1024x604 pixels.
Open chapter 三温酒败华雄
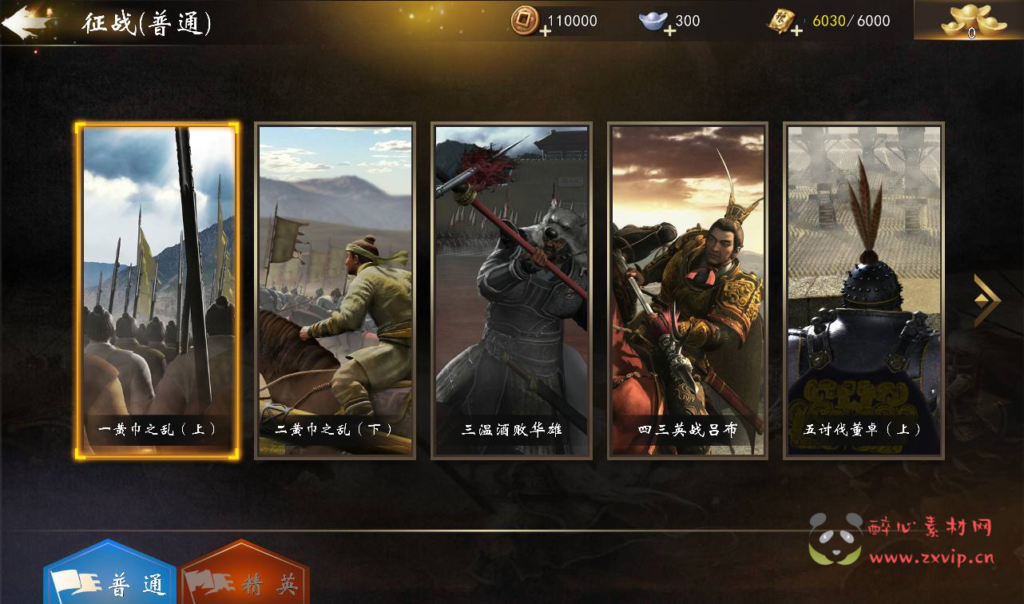[511, 290]
